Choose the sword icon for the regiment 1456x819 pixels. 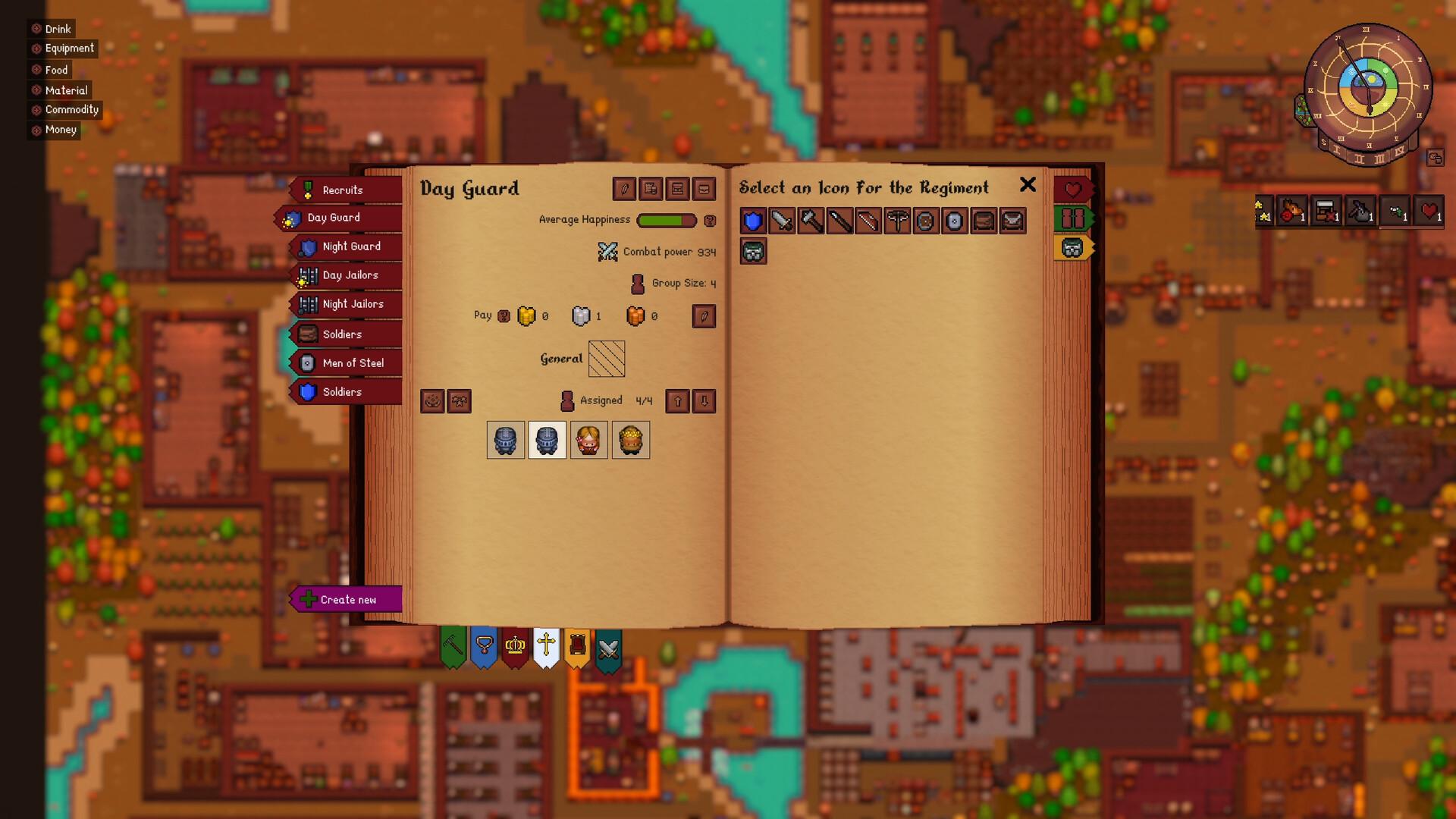point(780,221)
